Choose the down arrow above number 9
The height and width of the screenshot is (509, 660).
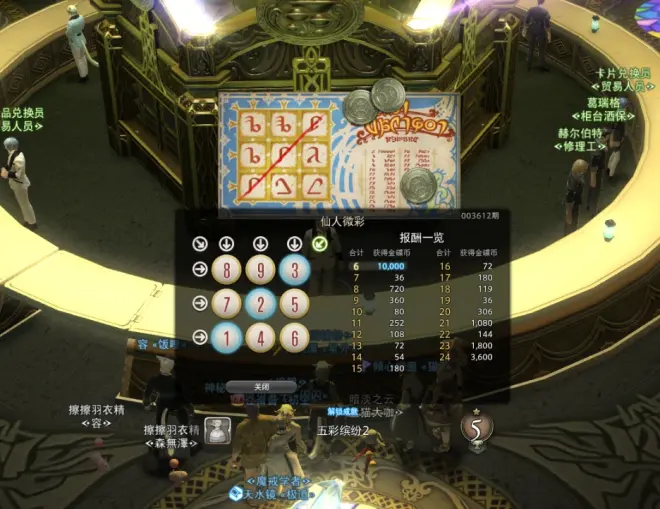point(260,243)
